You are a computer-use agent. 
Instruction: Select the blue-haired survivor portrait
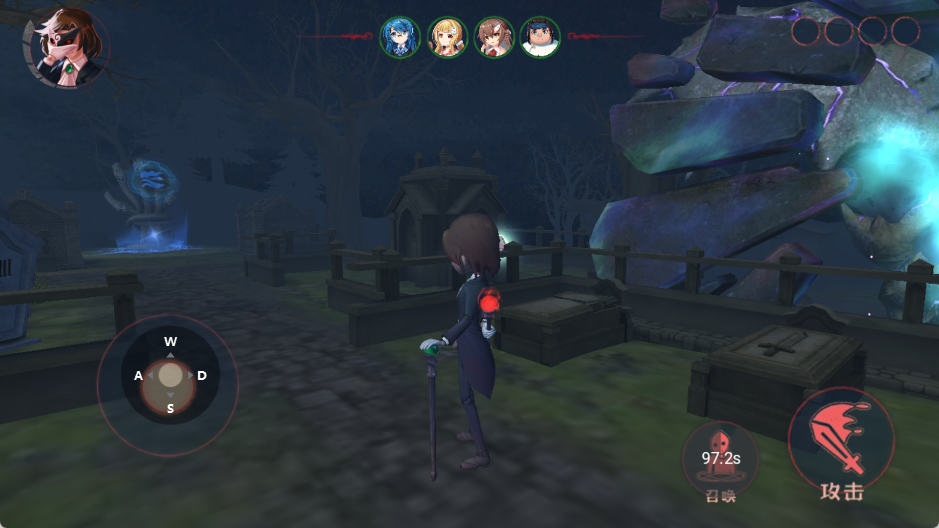[x=400, y=38]
